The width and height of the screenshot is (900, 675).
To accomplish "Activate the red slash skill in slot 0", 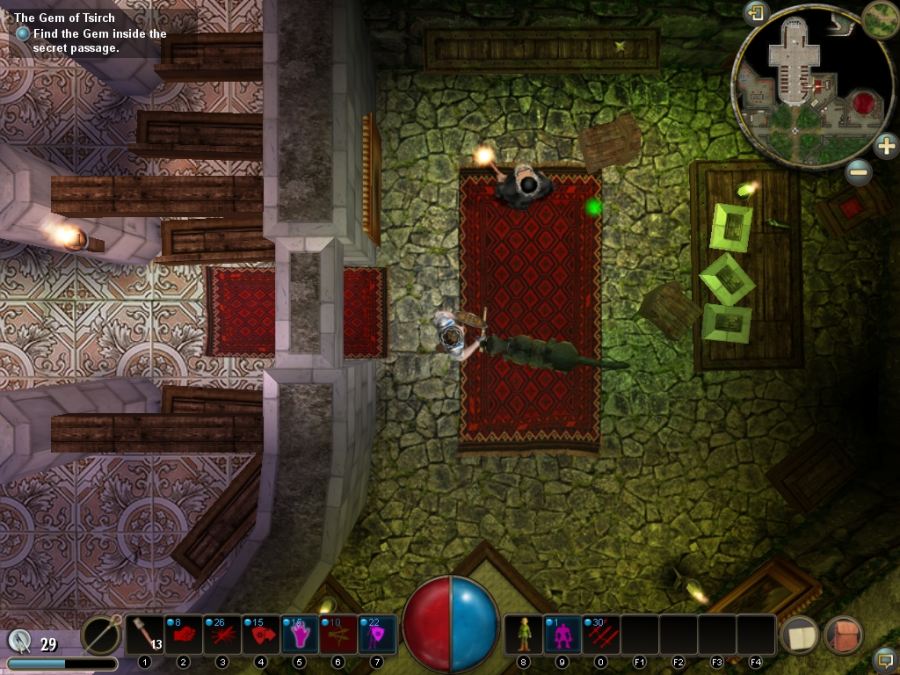I will coord(601,634).
